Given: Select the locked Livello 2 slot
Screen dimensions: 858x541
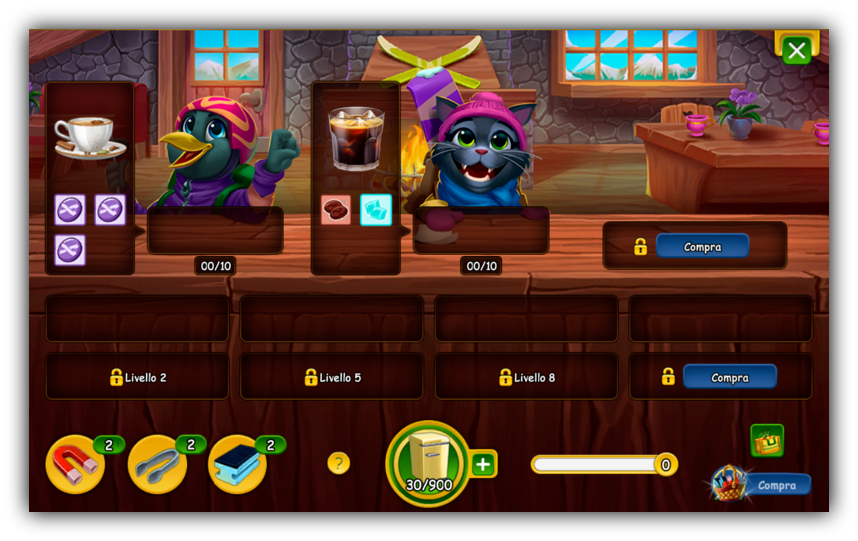Looking at the screenshot, I should [x=137, y=377].
